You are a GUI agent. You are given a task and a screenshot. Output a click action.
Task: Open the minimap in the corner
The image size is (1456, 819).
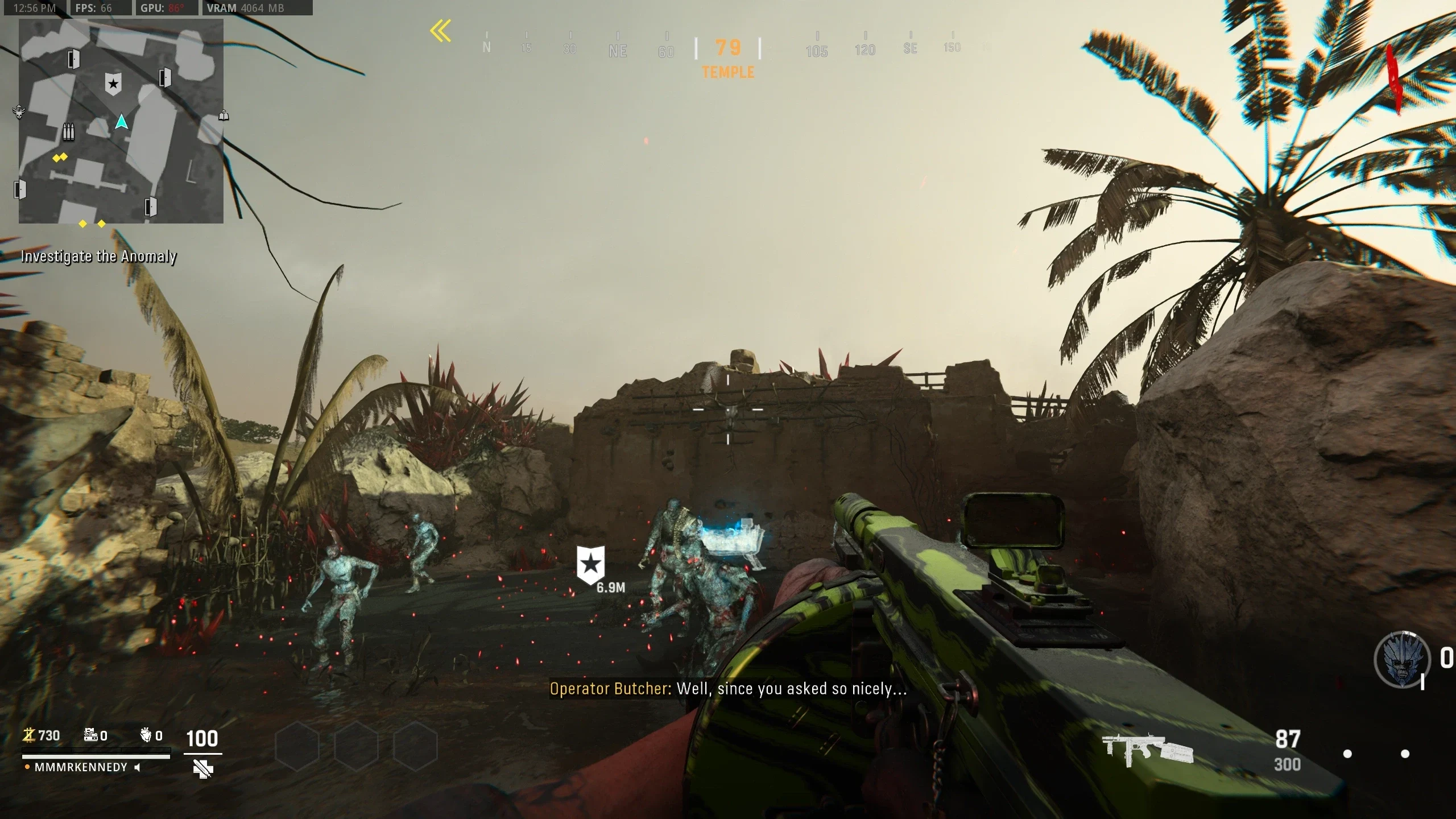coord(121,121)
